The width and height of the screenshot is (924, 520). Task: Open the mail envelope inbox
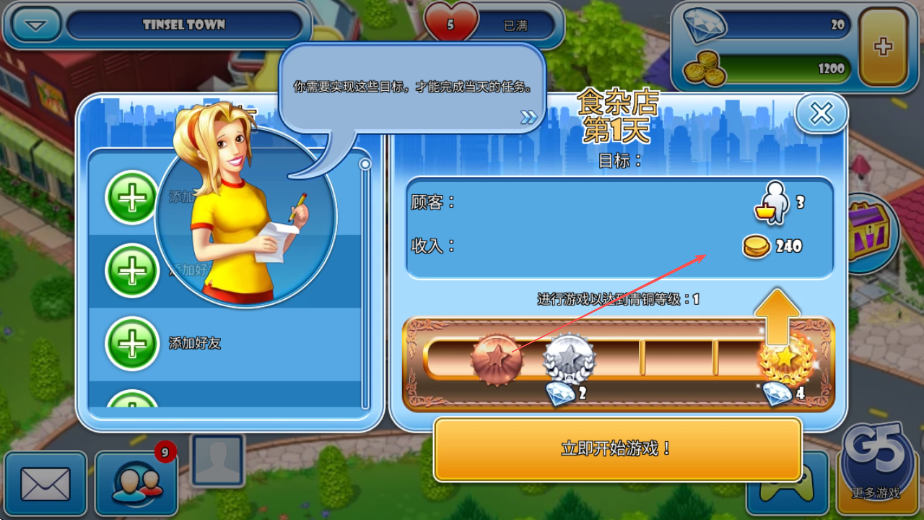tap(45, 485)
